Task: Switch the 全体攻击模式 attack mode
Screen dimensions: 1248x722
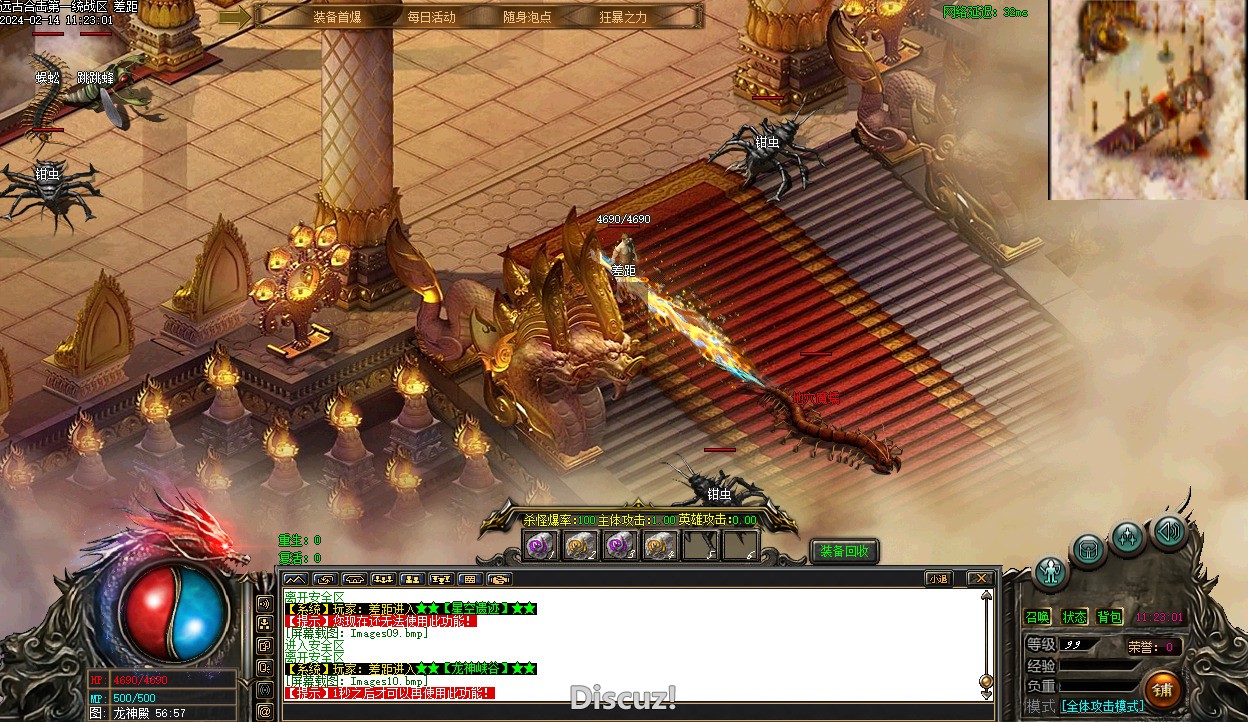Action: point(1102,706)
